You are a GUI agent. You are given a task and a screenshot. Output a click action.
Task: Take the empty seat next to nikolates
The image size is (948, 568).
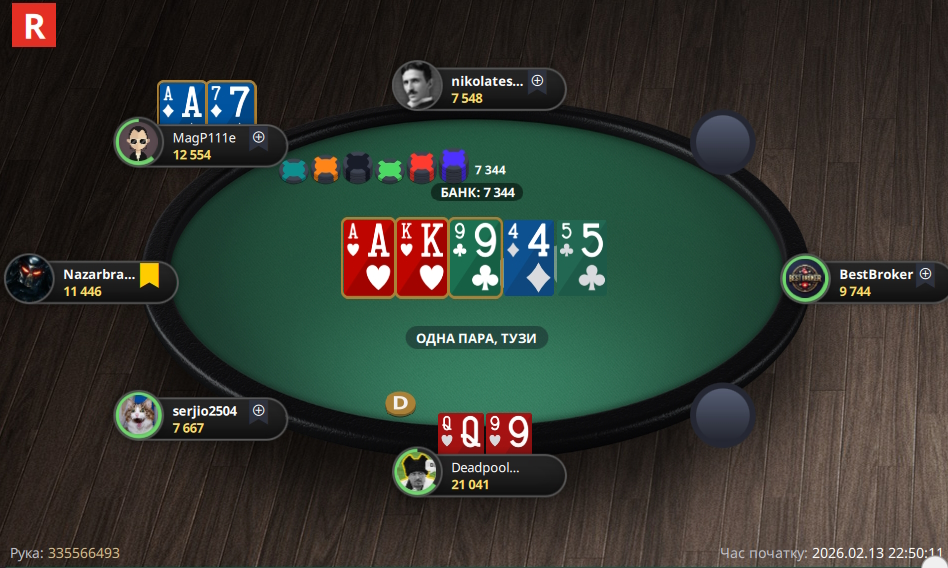[x=723, y=141]
